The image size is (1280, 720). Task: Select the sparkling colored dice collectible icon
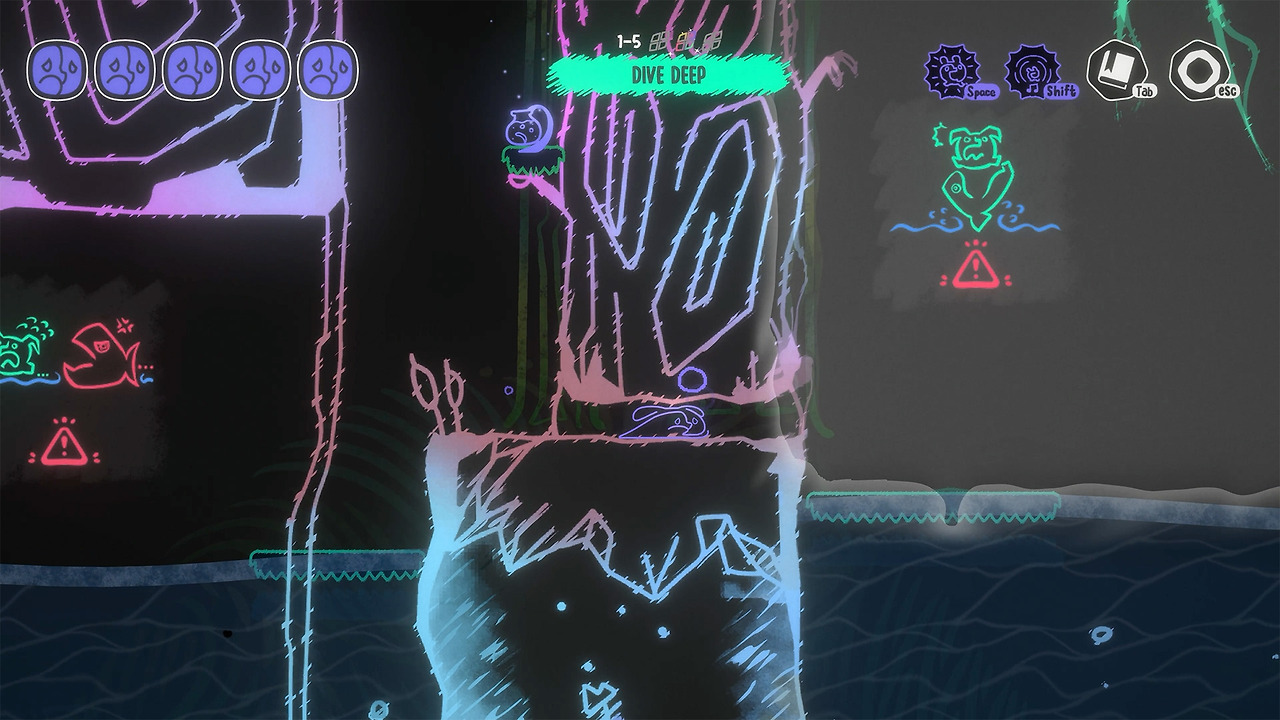pyautogui.click(x=686, y=40)
